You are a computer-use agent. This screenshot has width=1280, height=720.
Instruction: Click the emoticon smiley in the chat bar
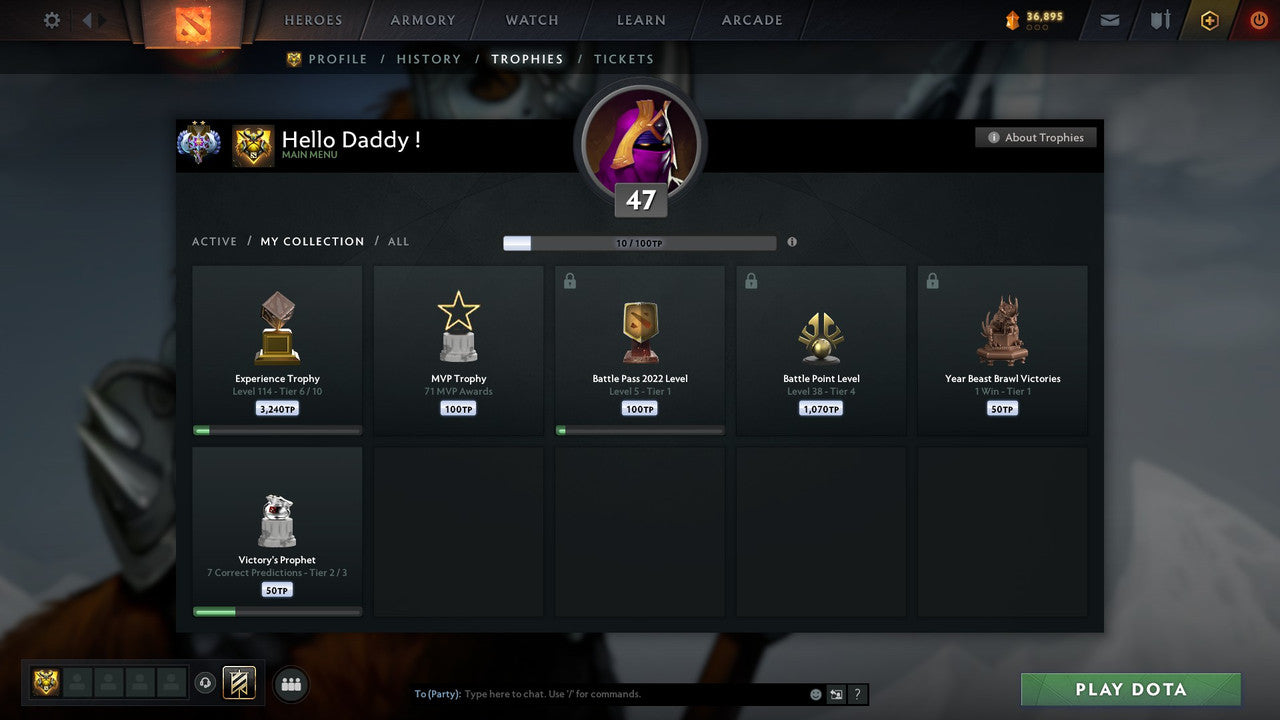pyautogui.click(x=815, y=694)
